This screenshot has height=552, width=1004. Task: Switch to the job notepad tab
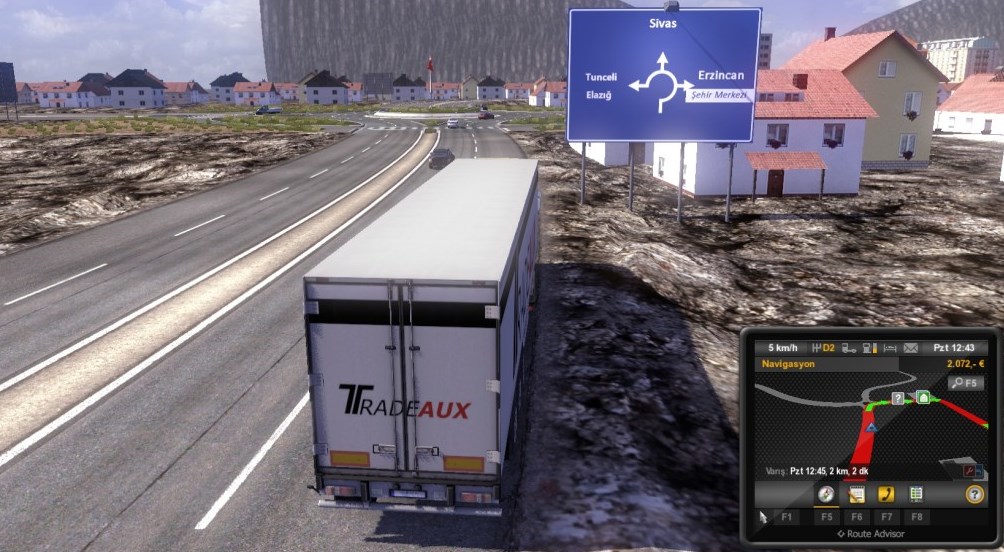[x=856, y=494]
